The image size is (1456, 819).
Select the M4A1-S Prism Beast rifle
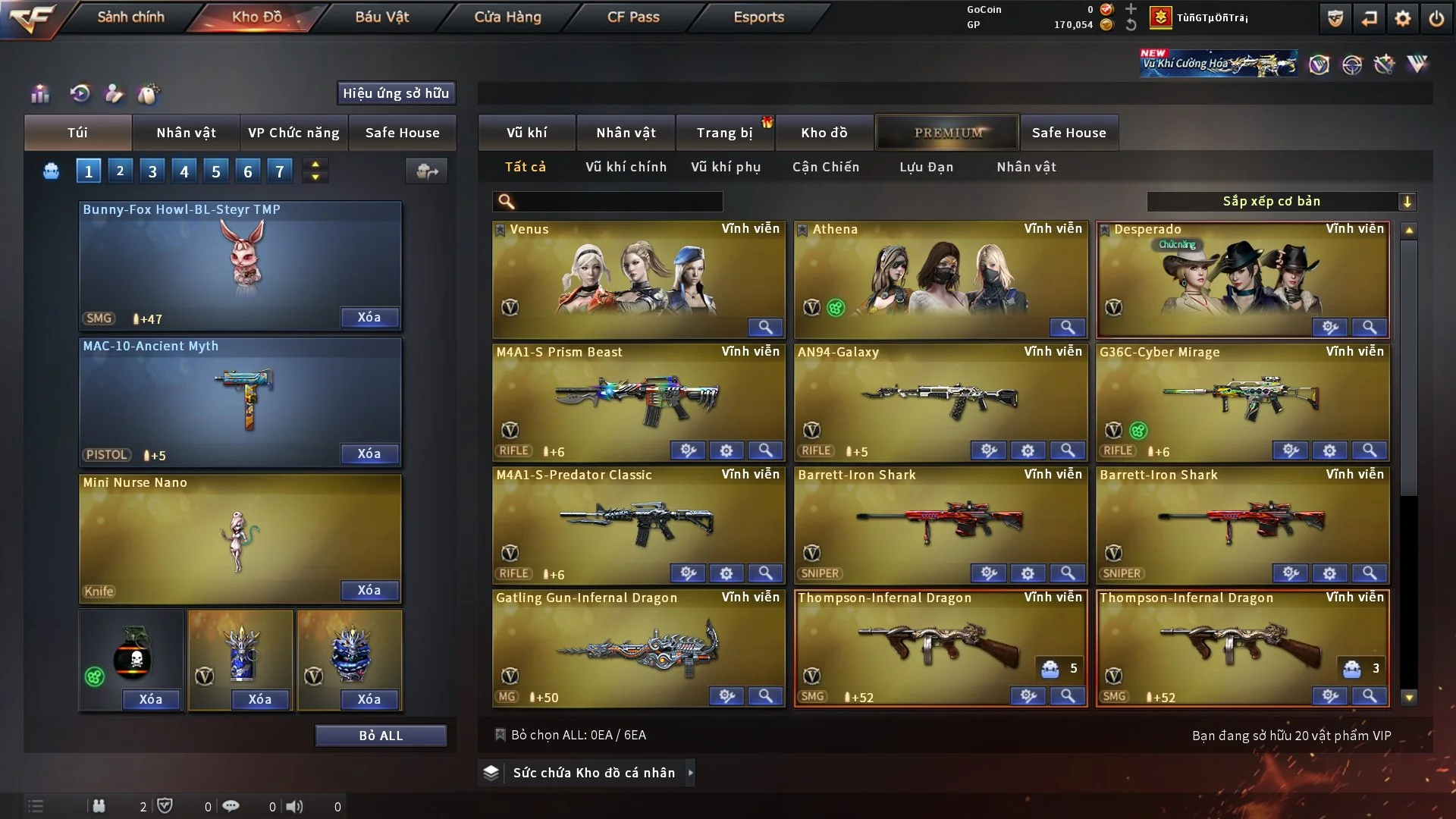click(637, 394)
